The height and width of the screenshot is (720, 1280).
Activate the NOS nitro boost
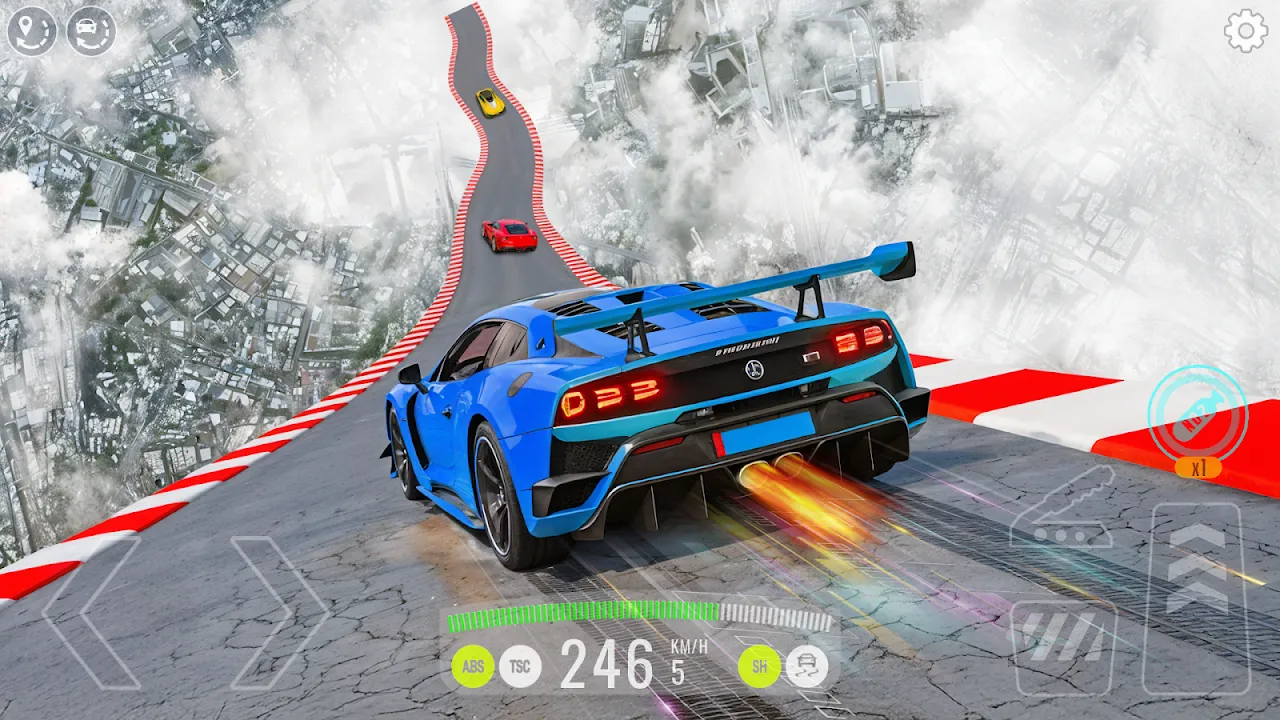[x=1197, y=413]
